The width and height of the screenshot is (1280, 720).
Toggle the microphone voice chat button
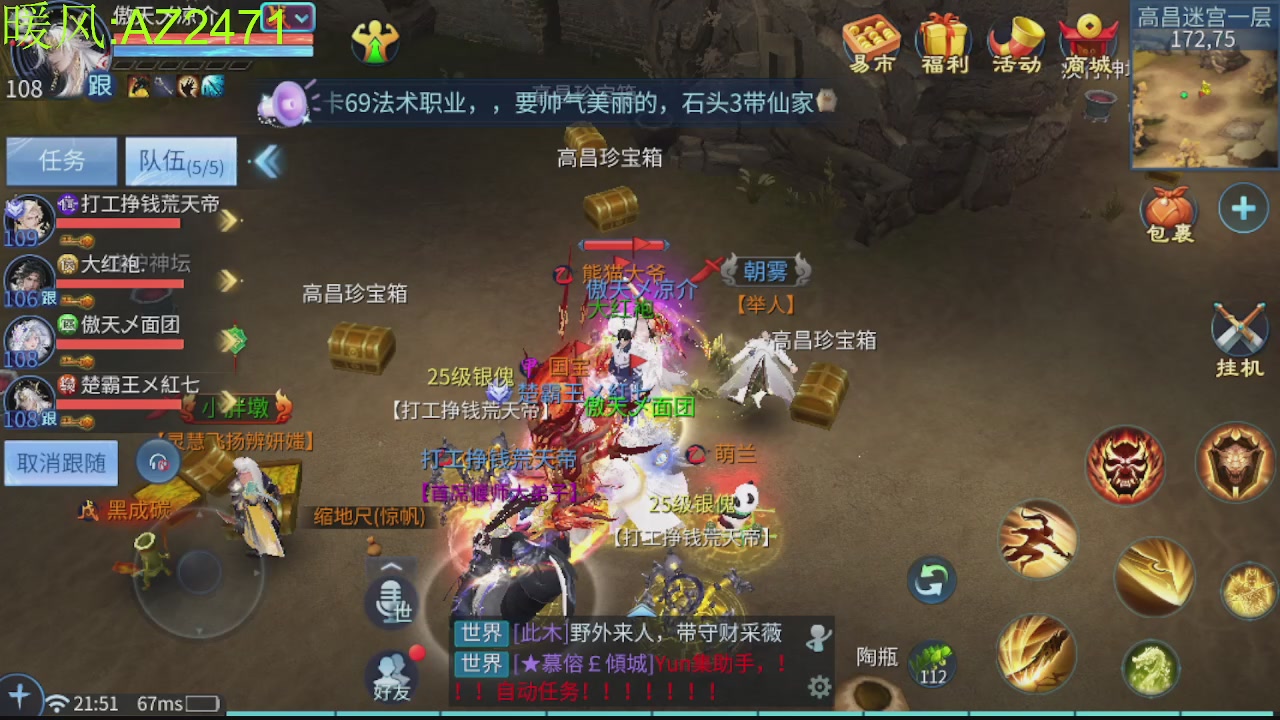pos(390,604)
